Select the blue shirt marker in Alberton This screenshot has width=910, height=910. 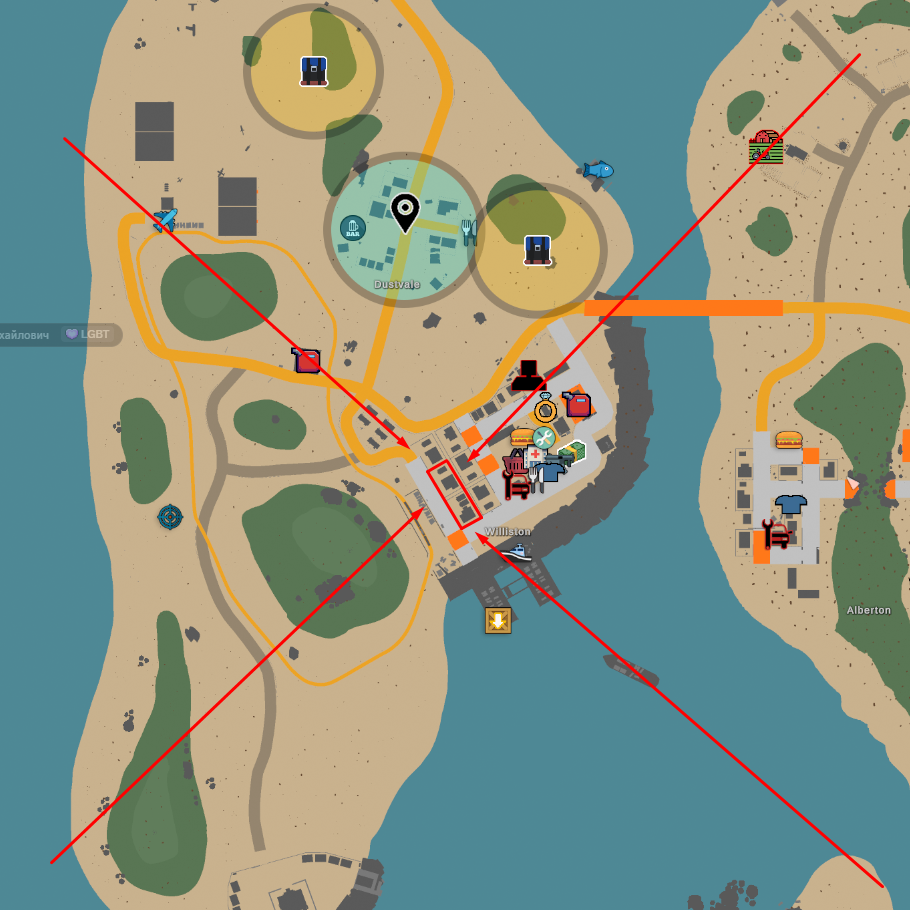790,504
